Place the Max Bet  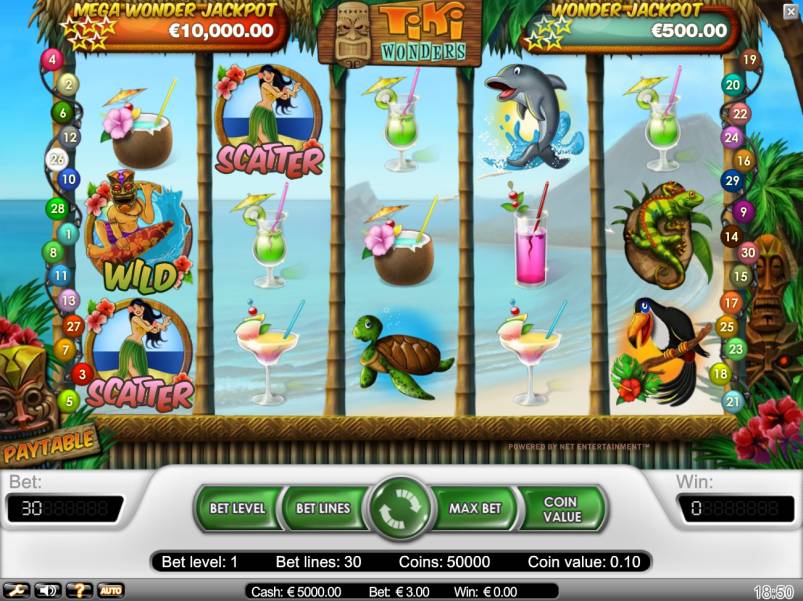click(x=475, y=508)
